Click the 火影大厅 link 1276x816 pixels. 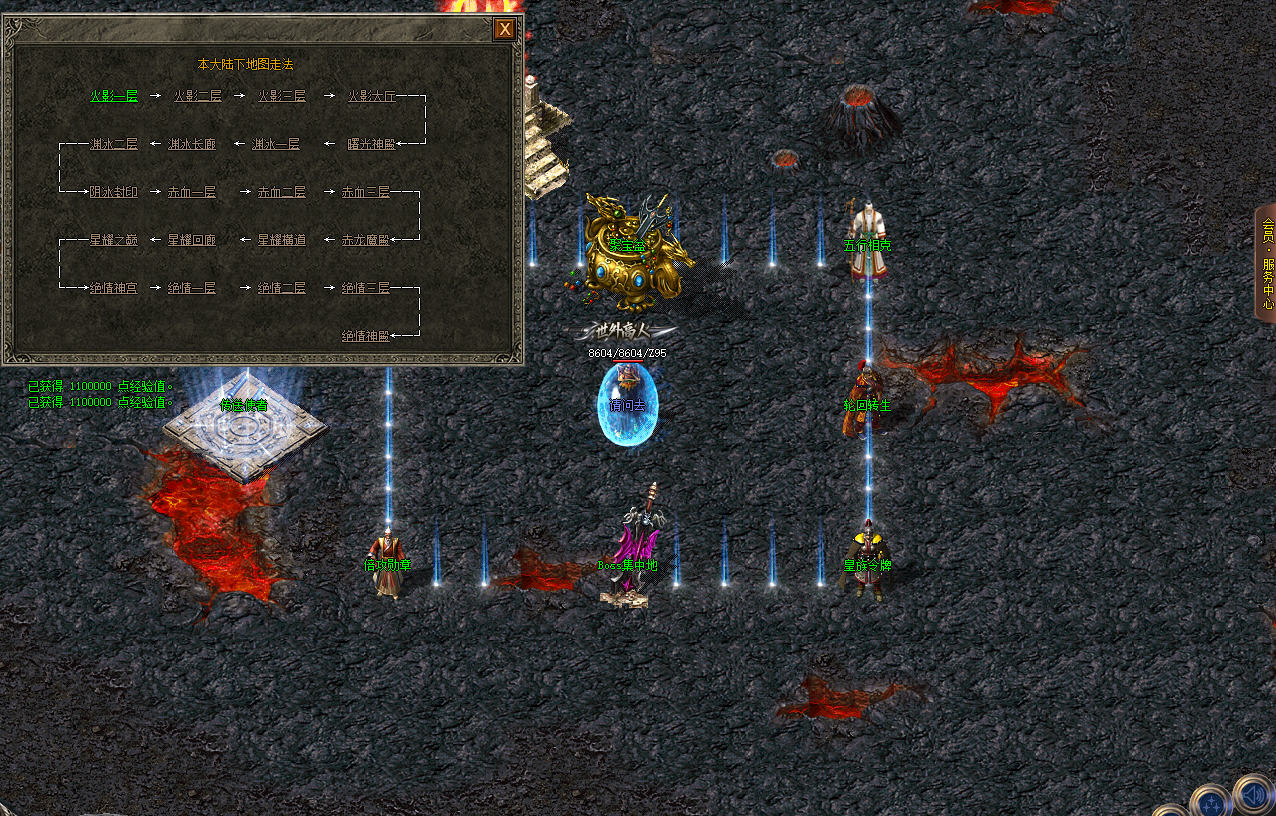tap(372, 96)
